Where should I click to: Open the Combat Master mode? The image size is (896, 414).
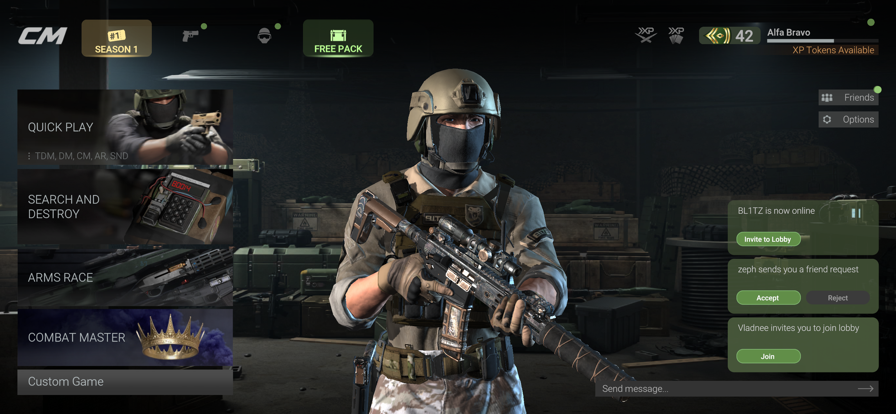(125, 337)
